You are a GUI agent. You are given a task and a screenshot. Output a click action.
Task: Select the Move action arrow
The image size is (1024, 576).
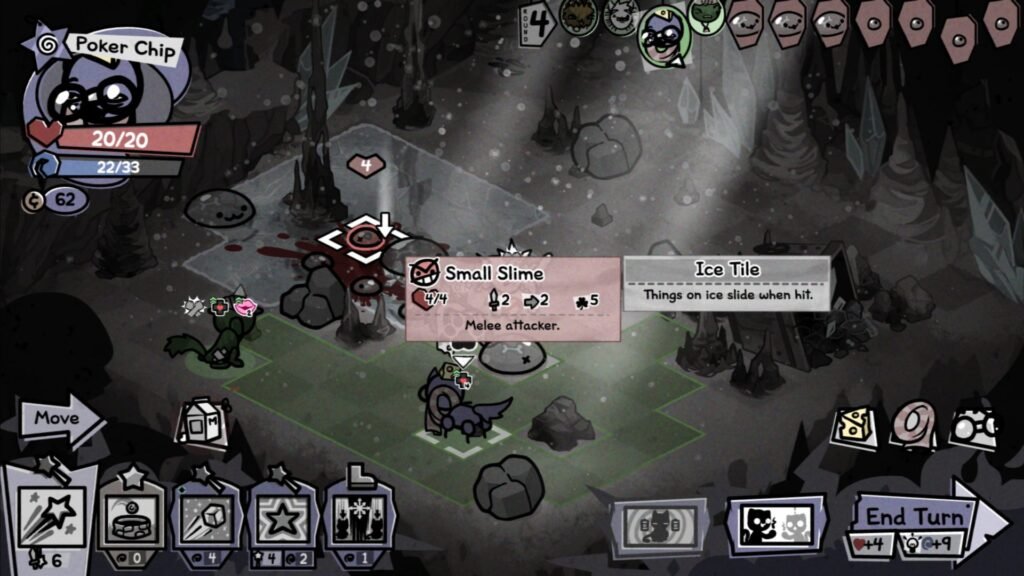click(x=62, y=421)
